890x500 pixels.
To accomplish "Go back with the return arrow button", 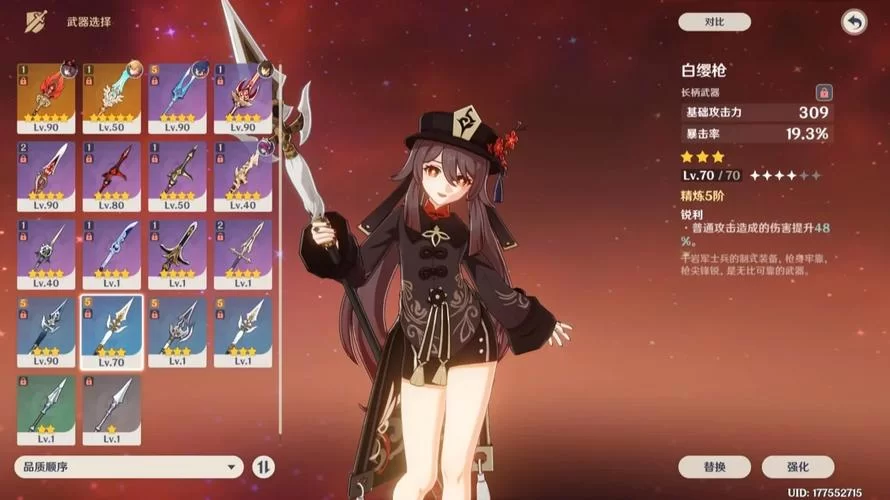I will [853, 22].
